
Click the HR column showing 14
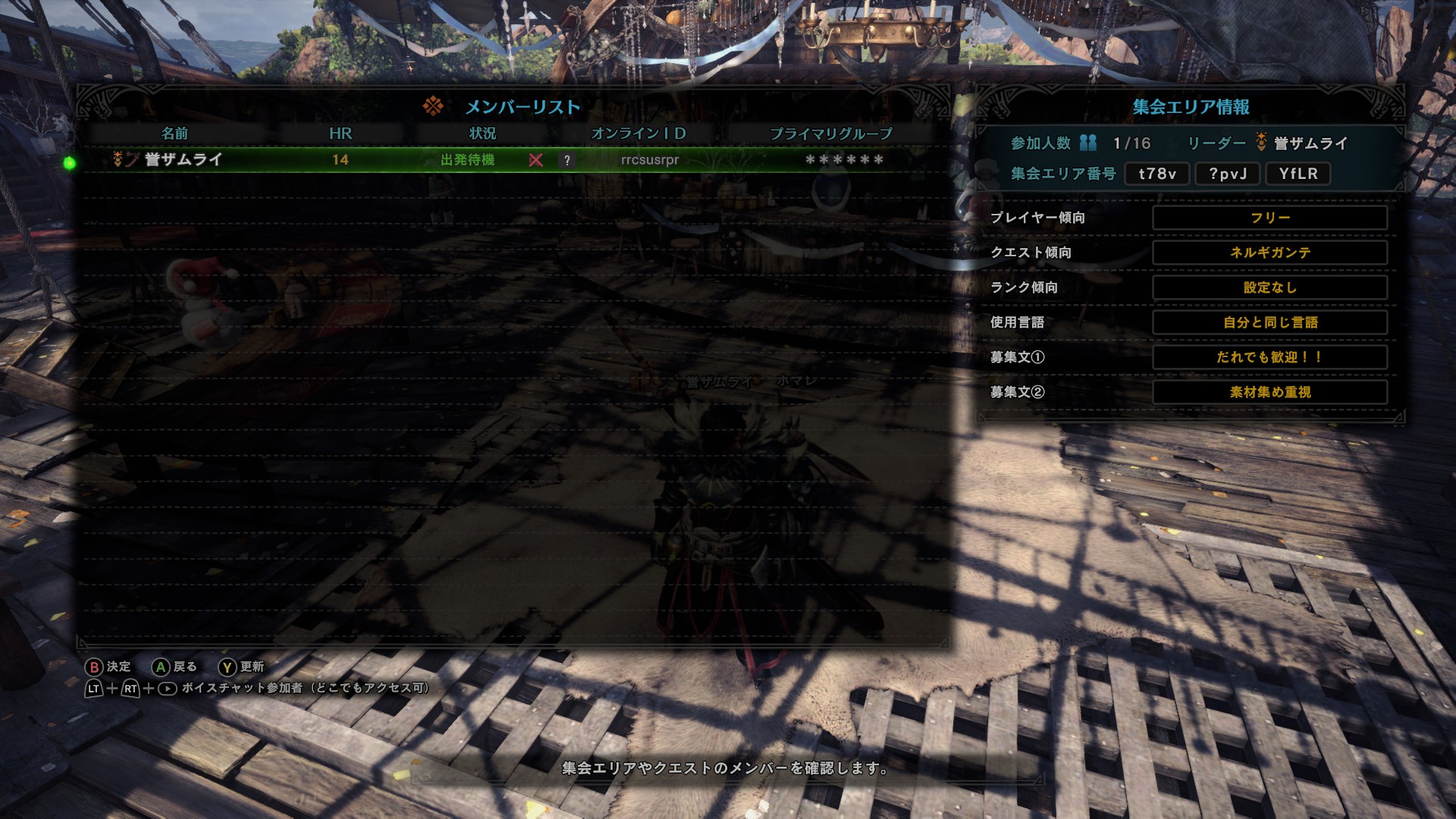point(341,158)
